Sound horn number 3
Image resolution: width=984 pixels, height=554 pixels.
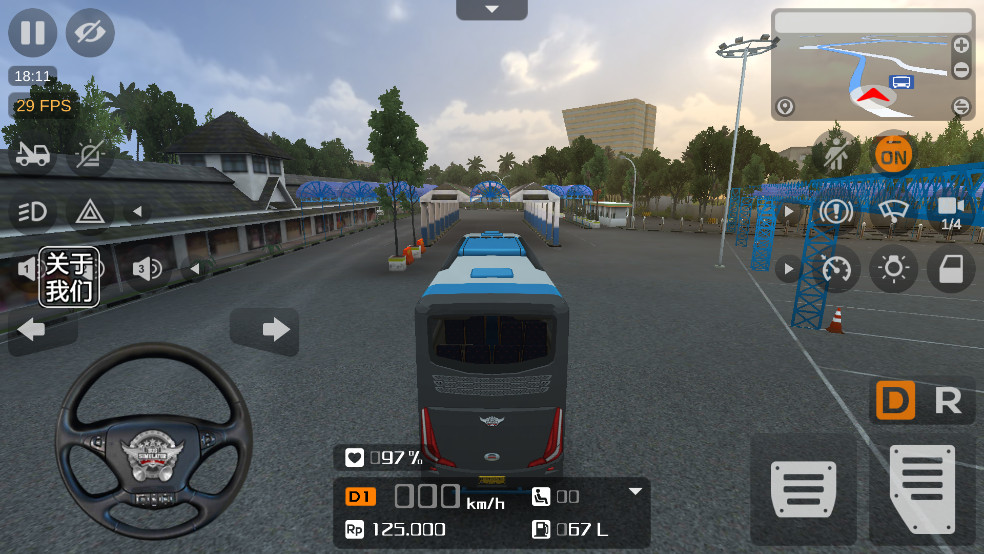pos(146,268)
